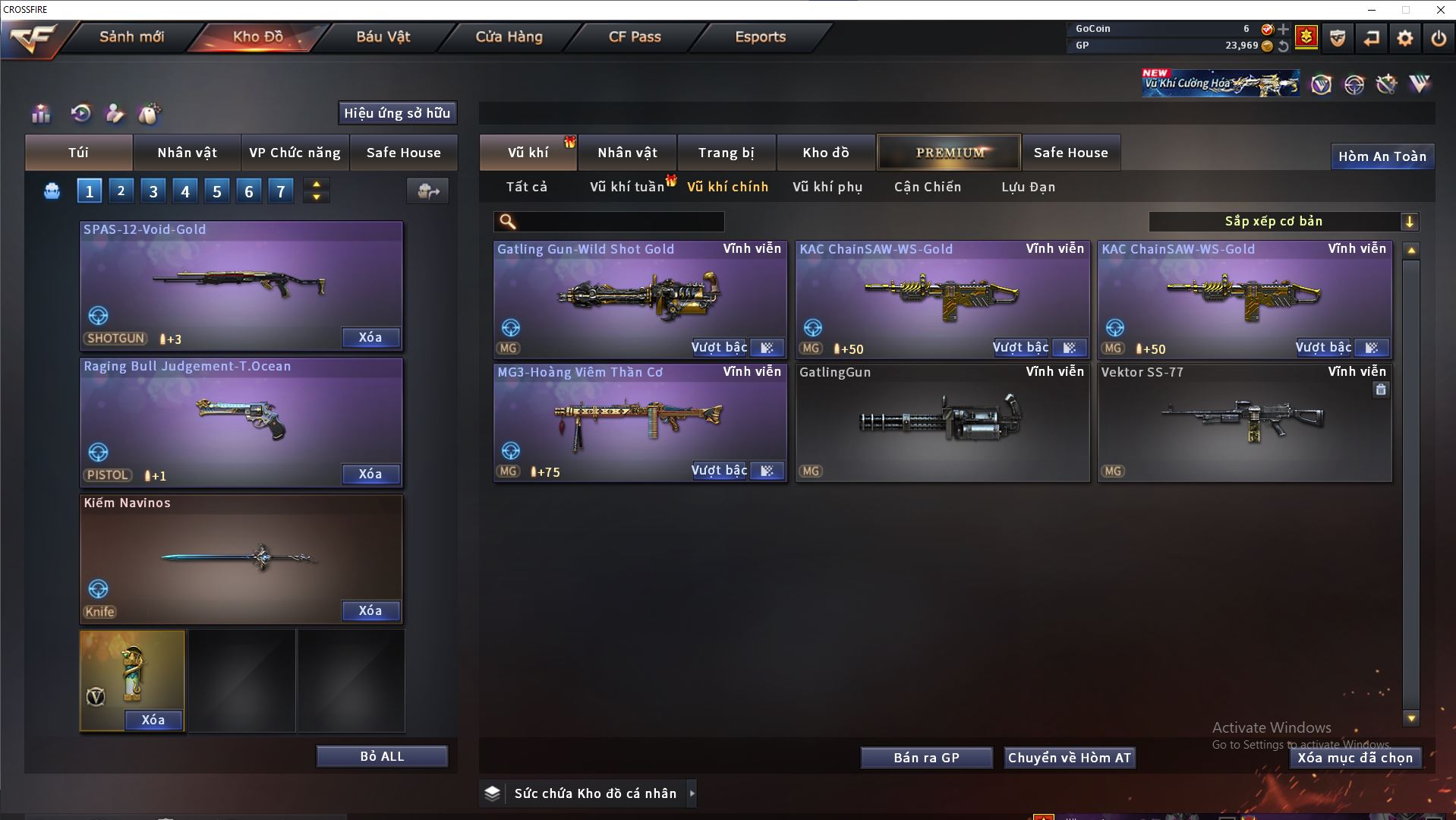The width and height of the screenshot is (1456, 820).
Task: Switch to the Nhân vật bag tab
Action: coord(187,153)
